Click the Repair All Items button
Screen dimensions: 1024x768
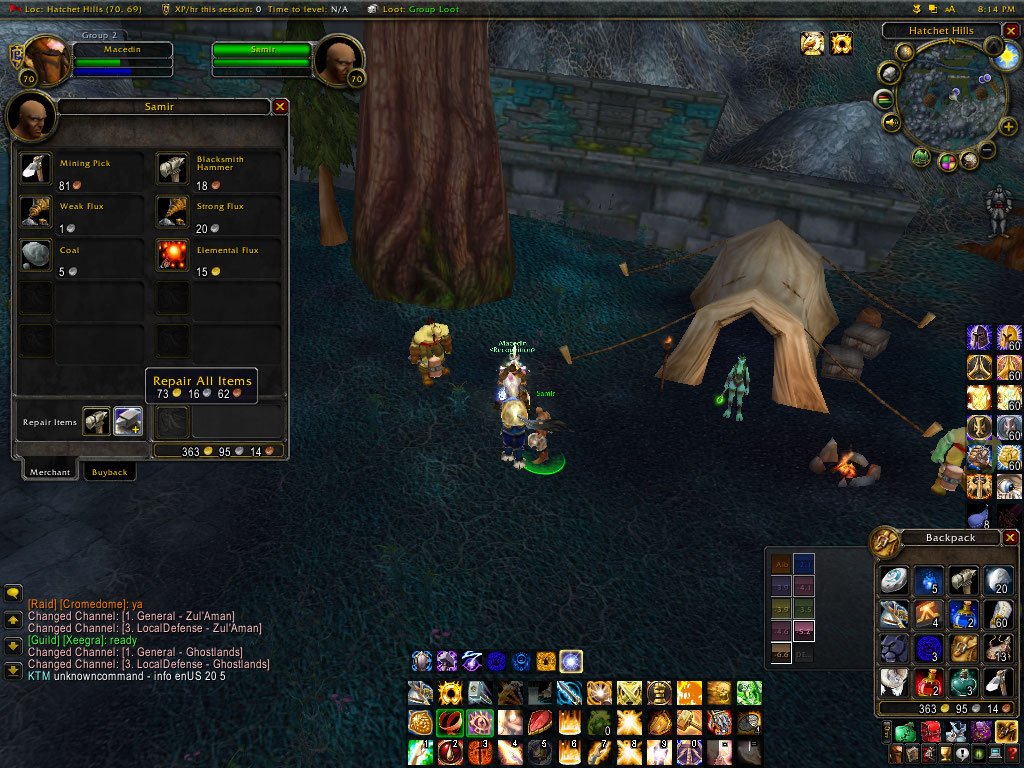click(128, 422)
